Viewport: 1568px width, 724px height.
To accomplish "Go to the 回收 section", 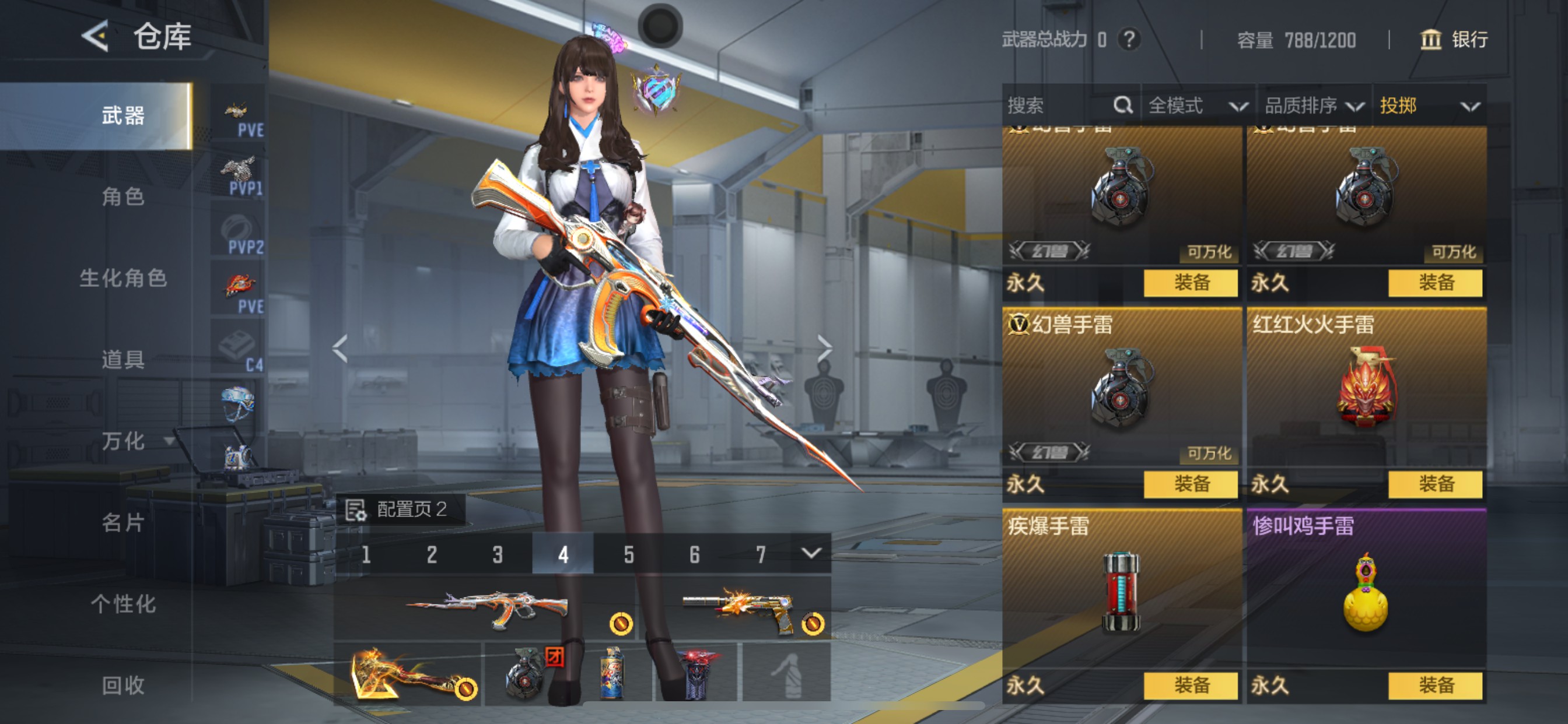I will point(123,686).
